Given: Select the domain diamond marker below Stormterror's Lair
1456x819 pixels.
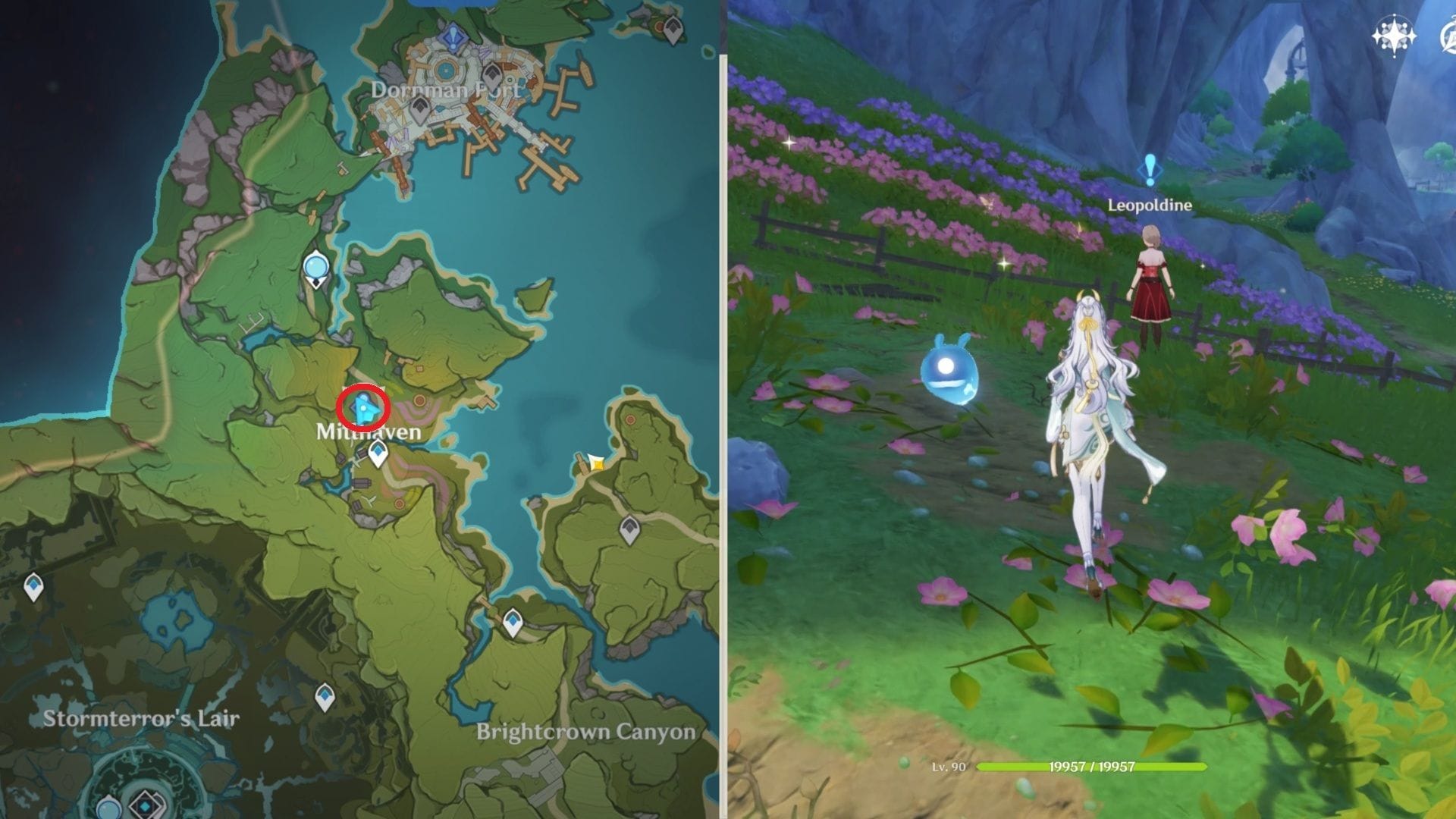Looking at the screenshot, I should coord(143,806).
